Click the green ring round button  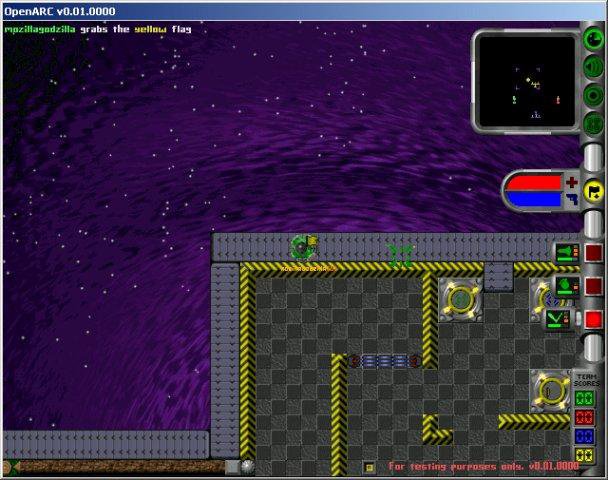coord(594,96)
